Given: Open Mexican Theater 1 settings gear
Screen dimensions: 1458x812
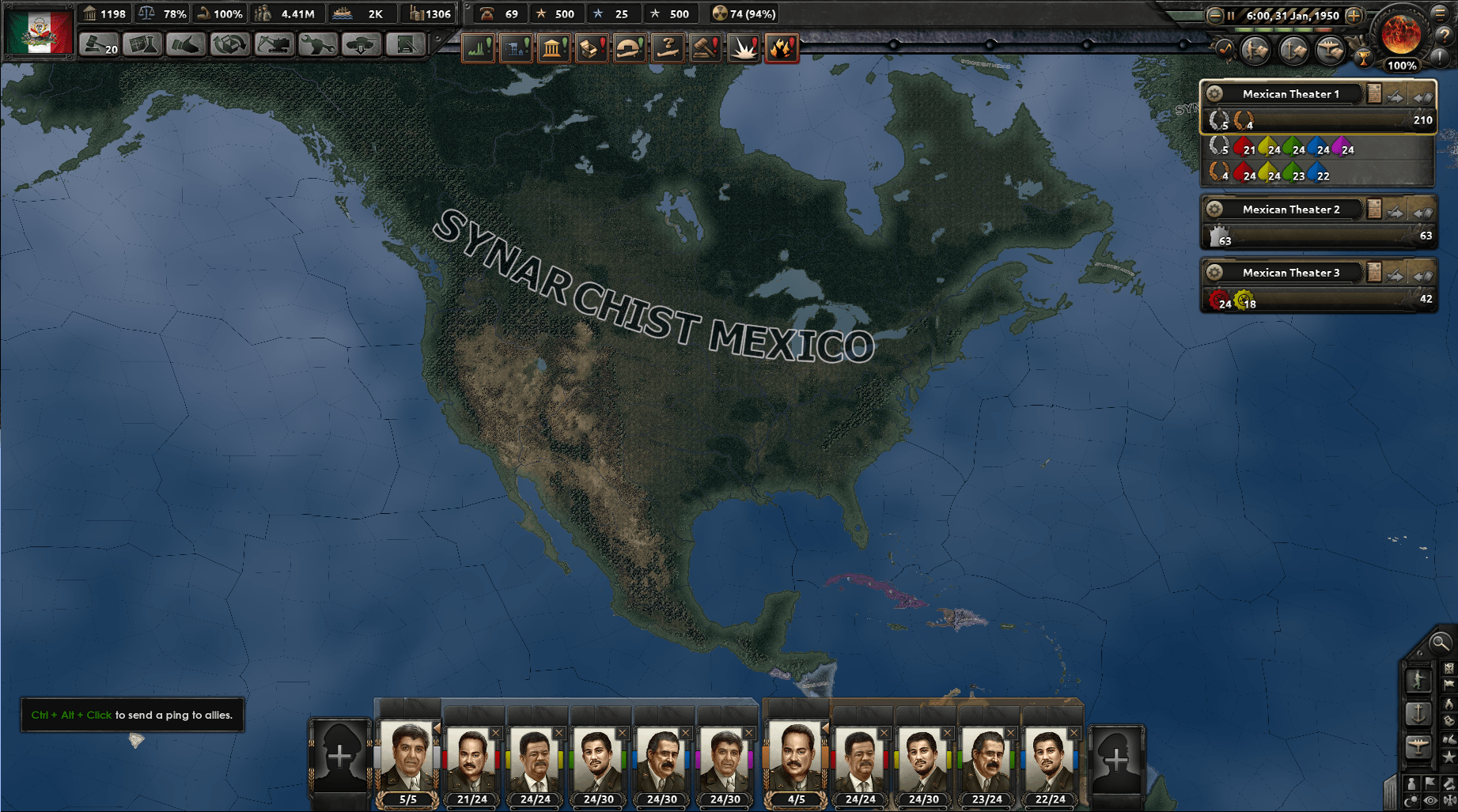Looking at the screenshot, I should [1214, 93].
